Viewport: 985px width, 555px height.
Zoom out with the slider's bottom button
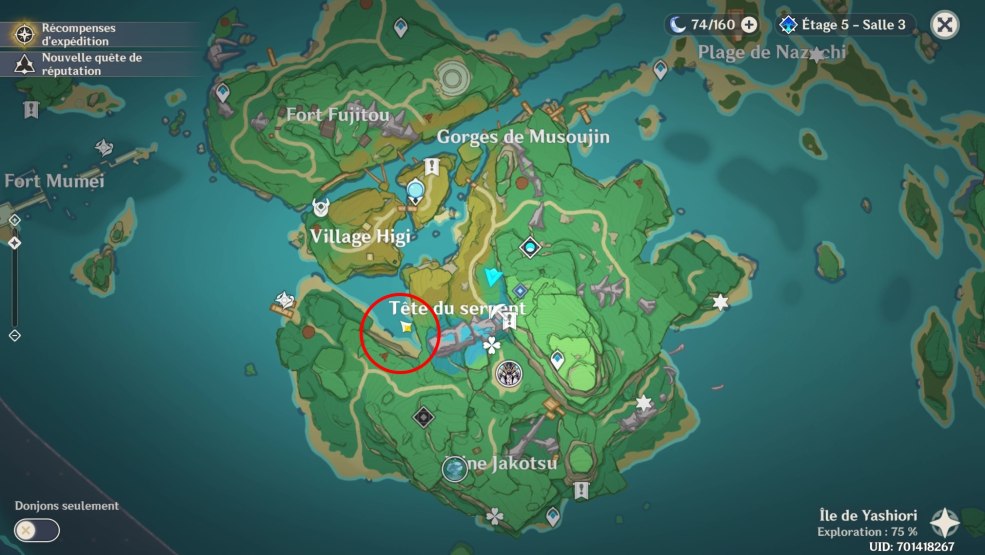click(15, 335)
